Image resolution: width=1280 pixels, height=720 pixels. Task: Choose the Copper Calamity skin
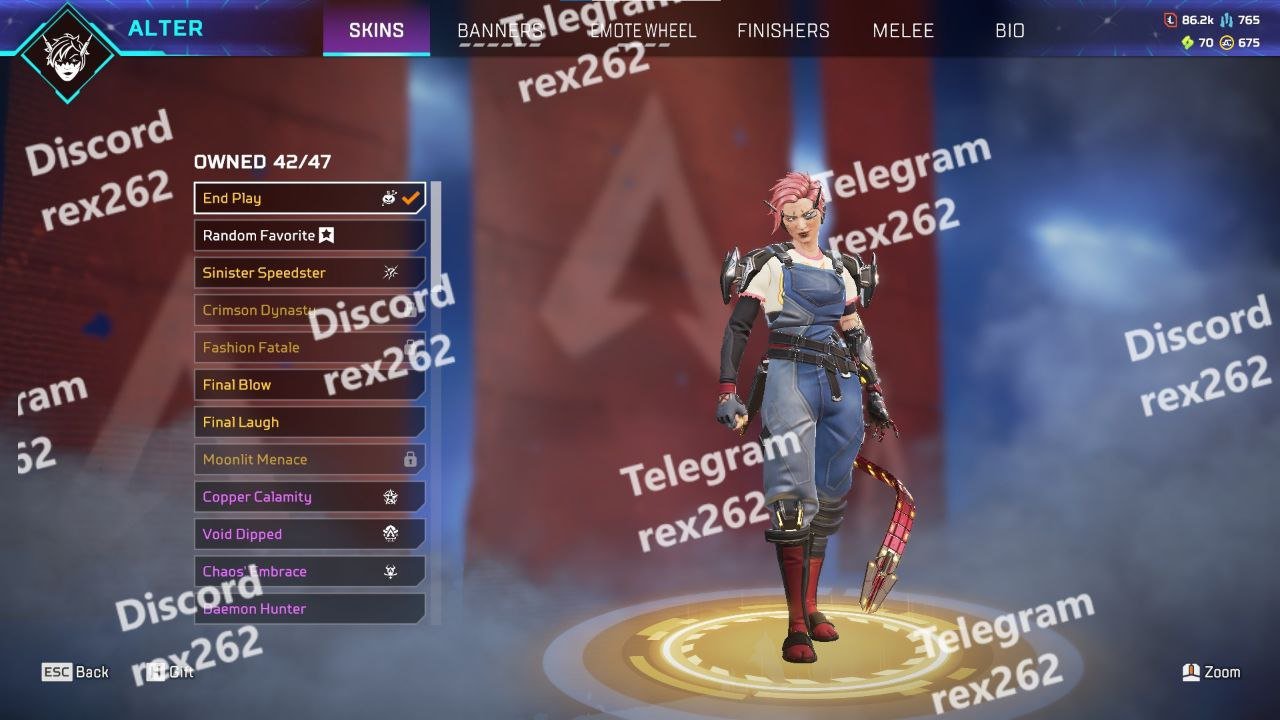309,497
